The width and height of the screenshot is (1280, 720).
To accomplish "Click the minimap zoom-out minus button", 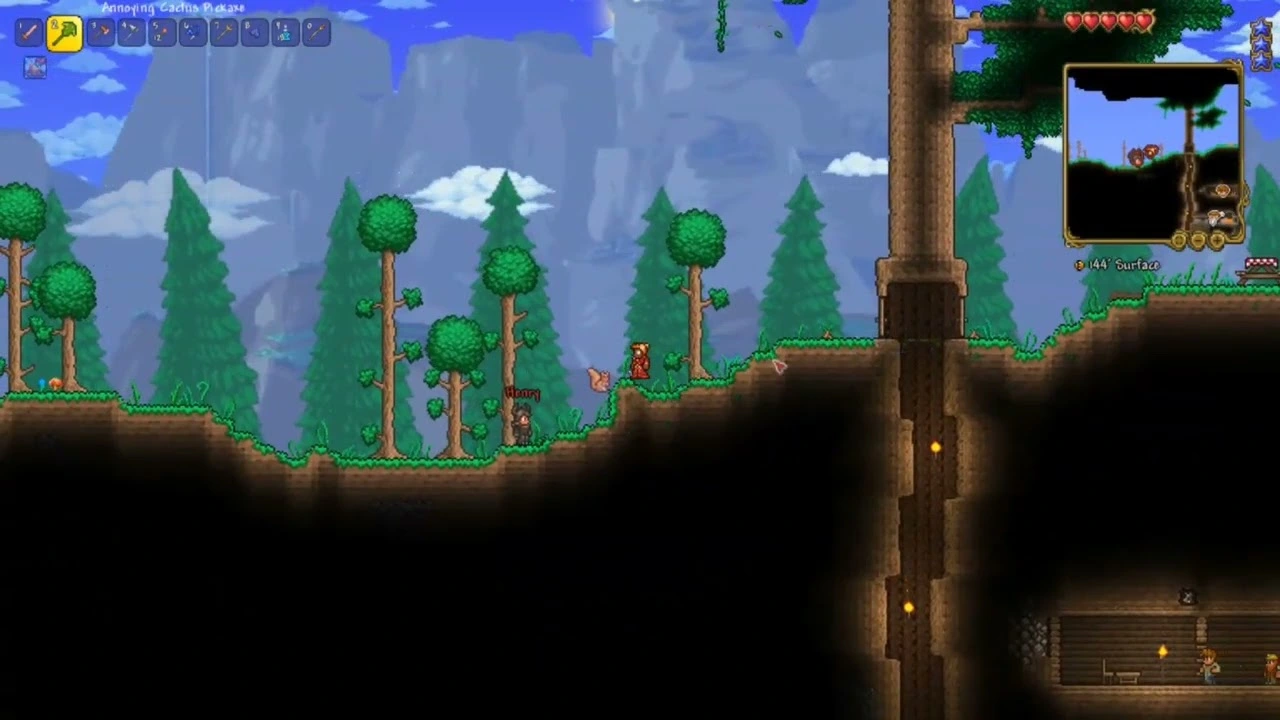I will pyautogui.click(x=1198, y=240).
